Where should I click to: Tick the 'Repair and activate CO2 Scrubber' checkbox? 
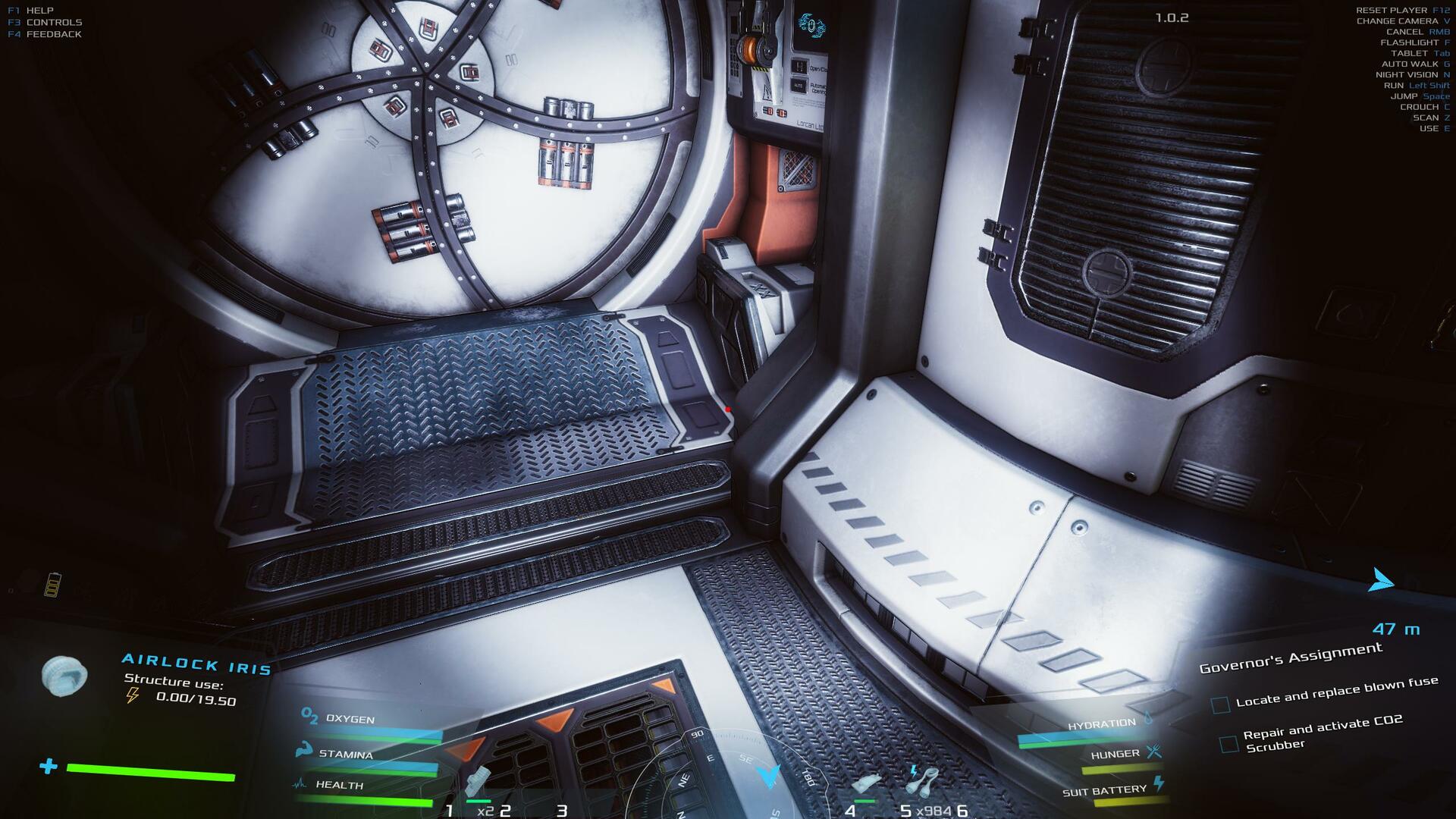click(1228, 744)
